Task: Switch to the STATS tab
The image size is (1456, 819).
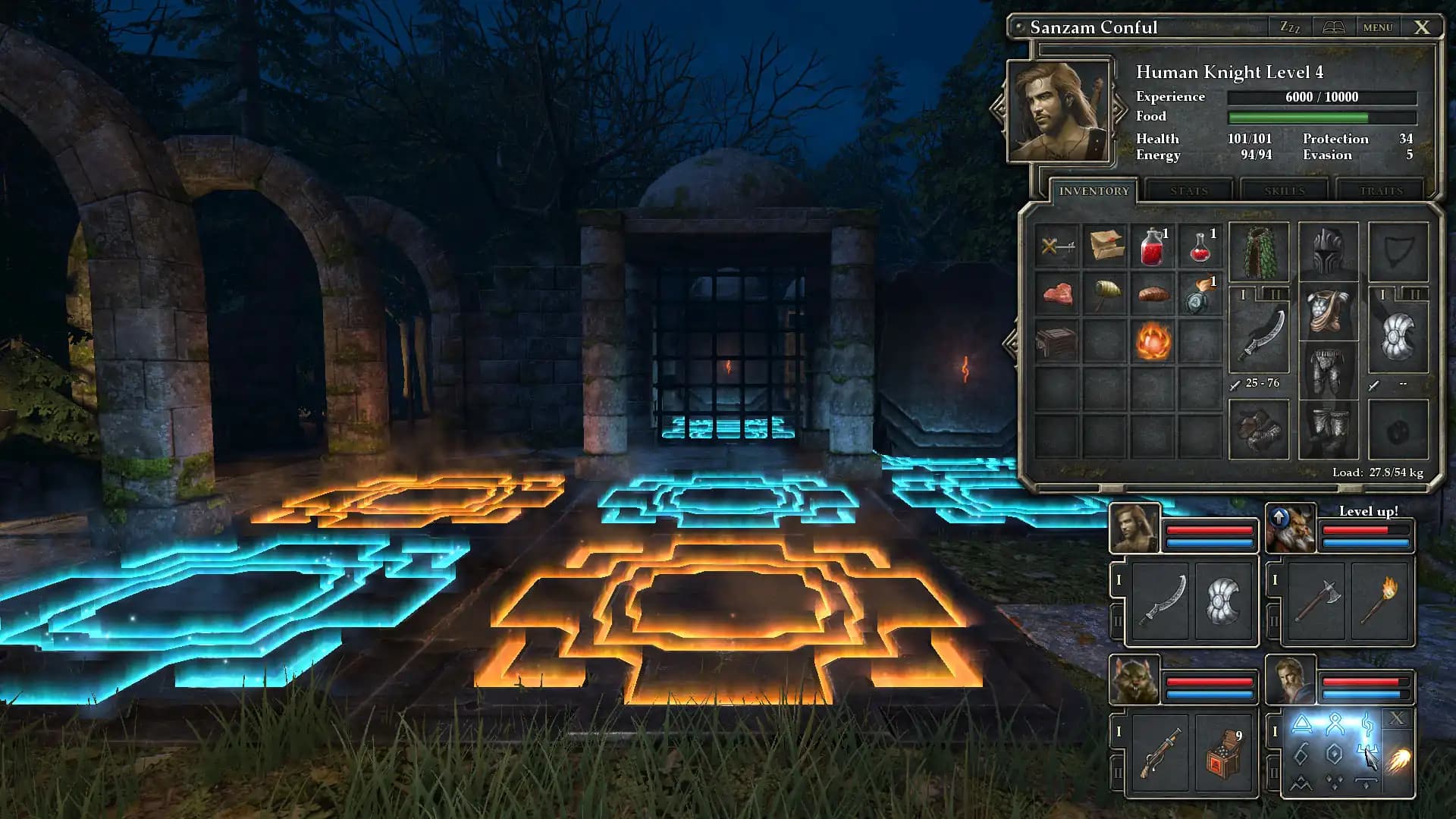Action: (1188, 191)
